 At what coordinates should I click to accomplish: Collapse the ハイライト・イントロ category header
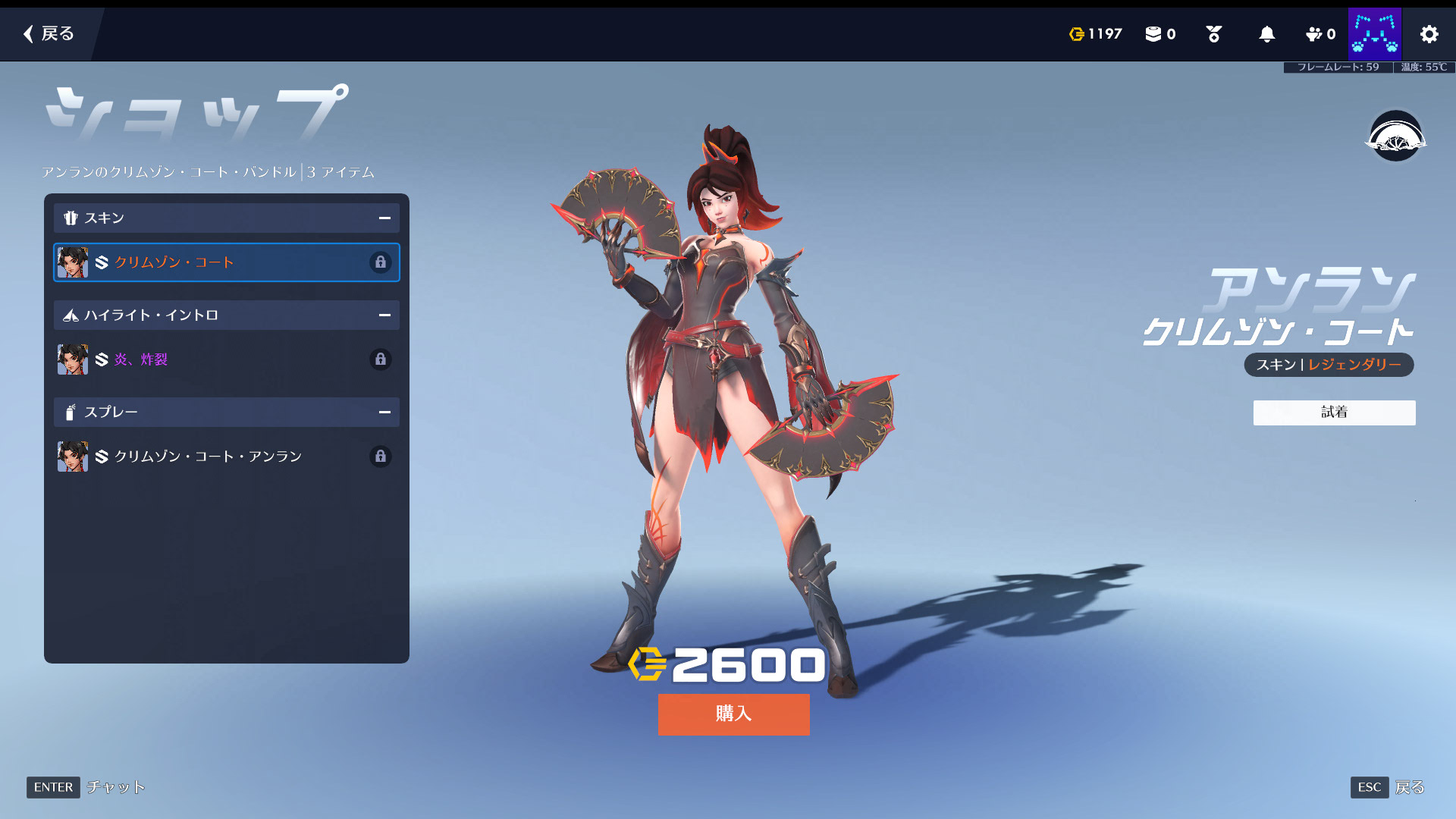click(x=384, y=315)
